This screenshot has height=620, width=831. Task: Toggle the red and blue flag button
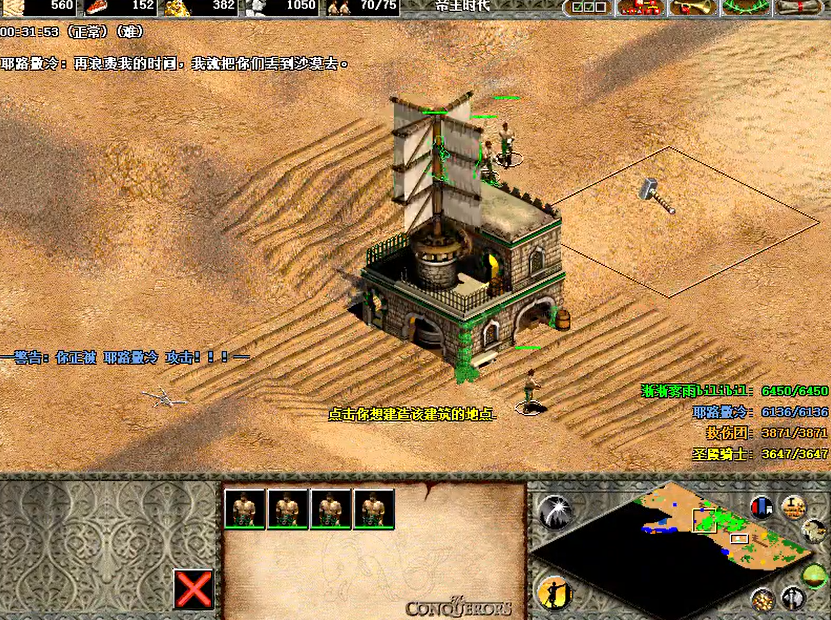[763, 507]
